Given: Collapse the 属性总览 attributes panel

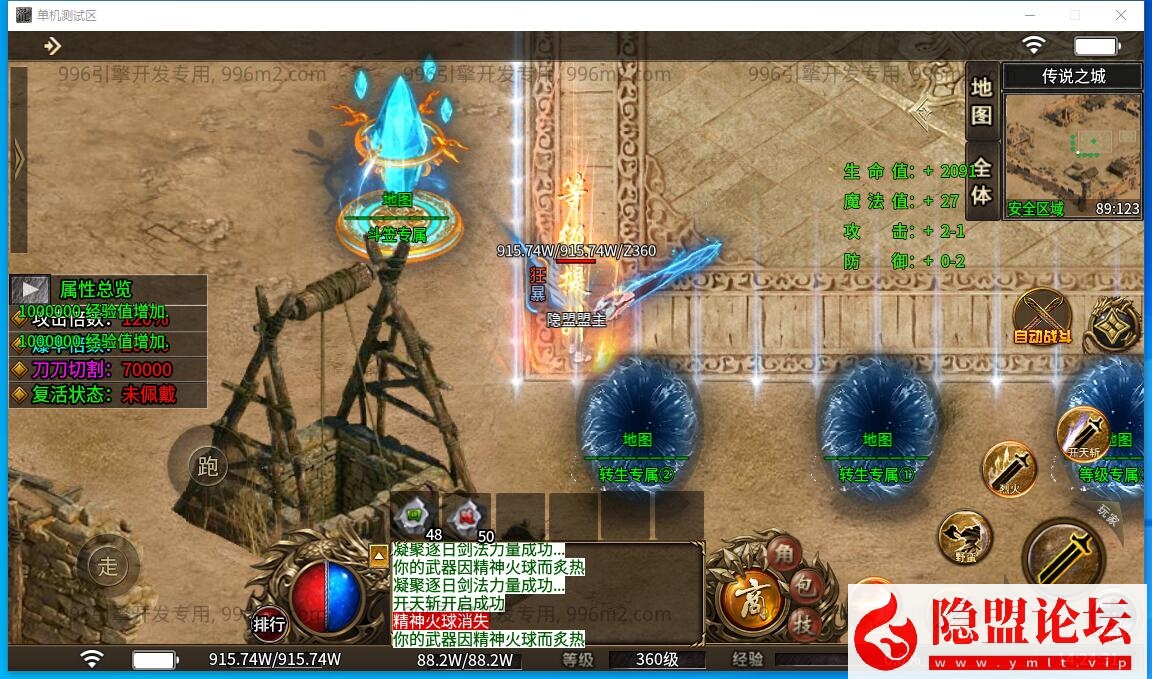Looking at the screenshot, I should point(30,290).
